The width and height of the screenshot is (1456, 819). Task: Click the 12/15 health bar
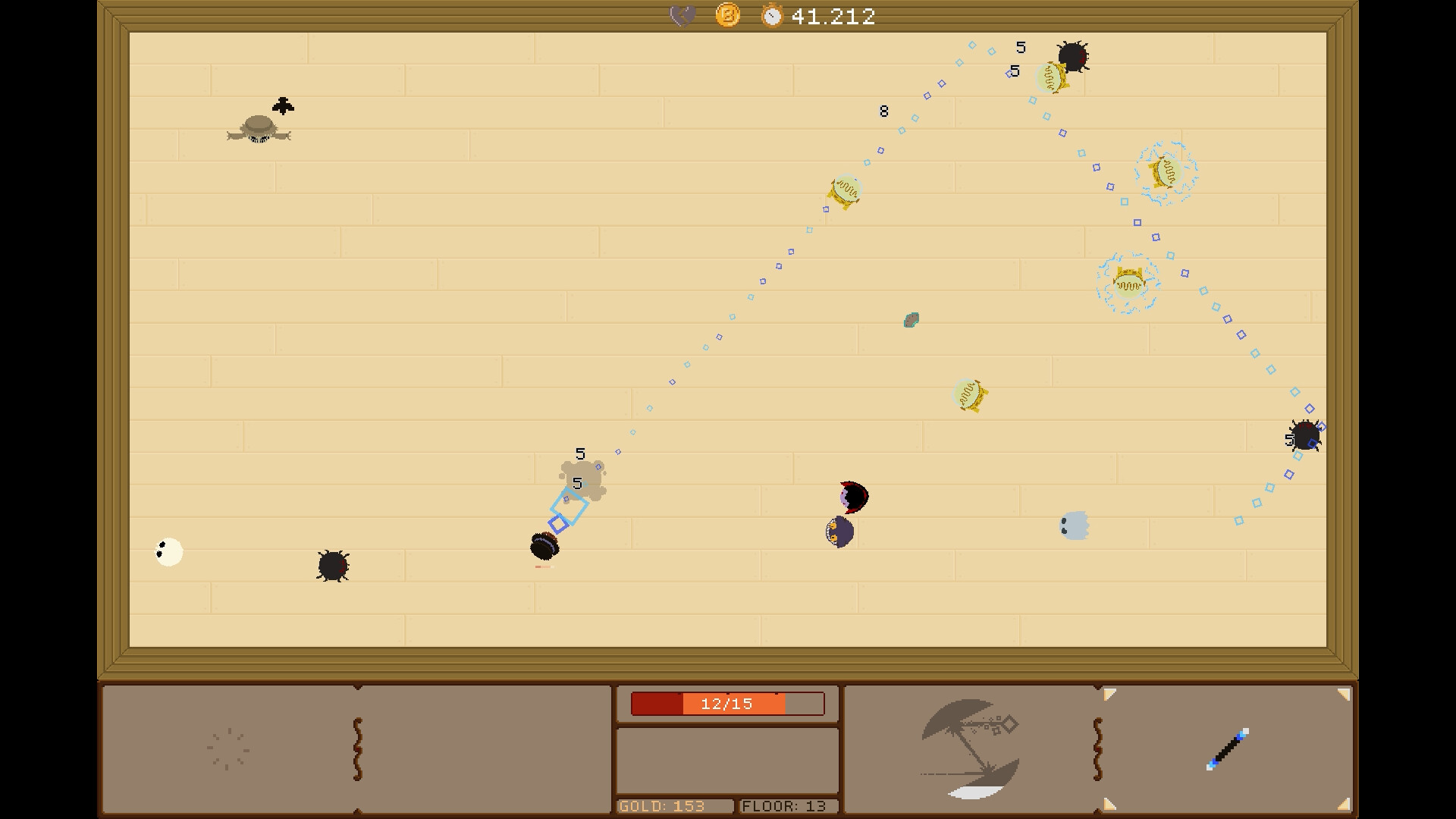(726, 703)
